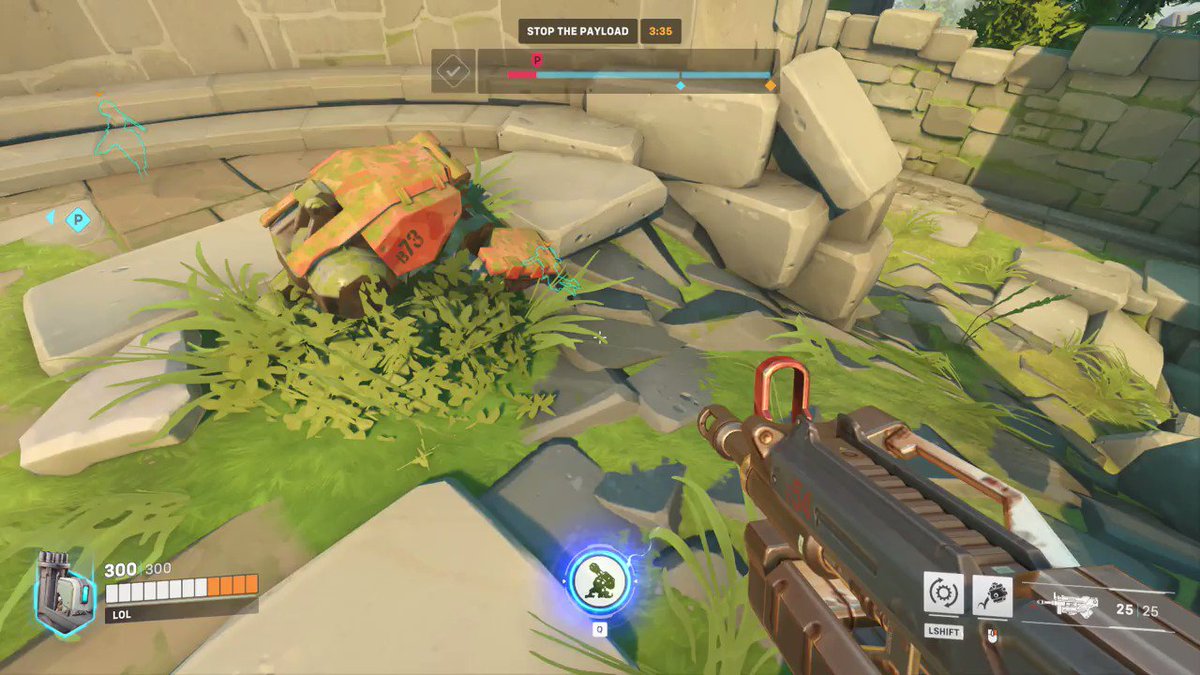Click the blue diamond checkpoint marker
This screenshot has height=675, width=1200.
point(681,86)
